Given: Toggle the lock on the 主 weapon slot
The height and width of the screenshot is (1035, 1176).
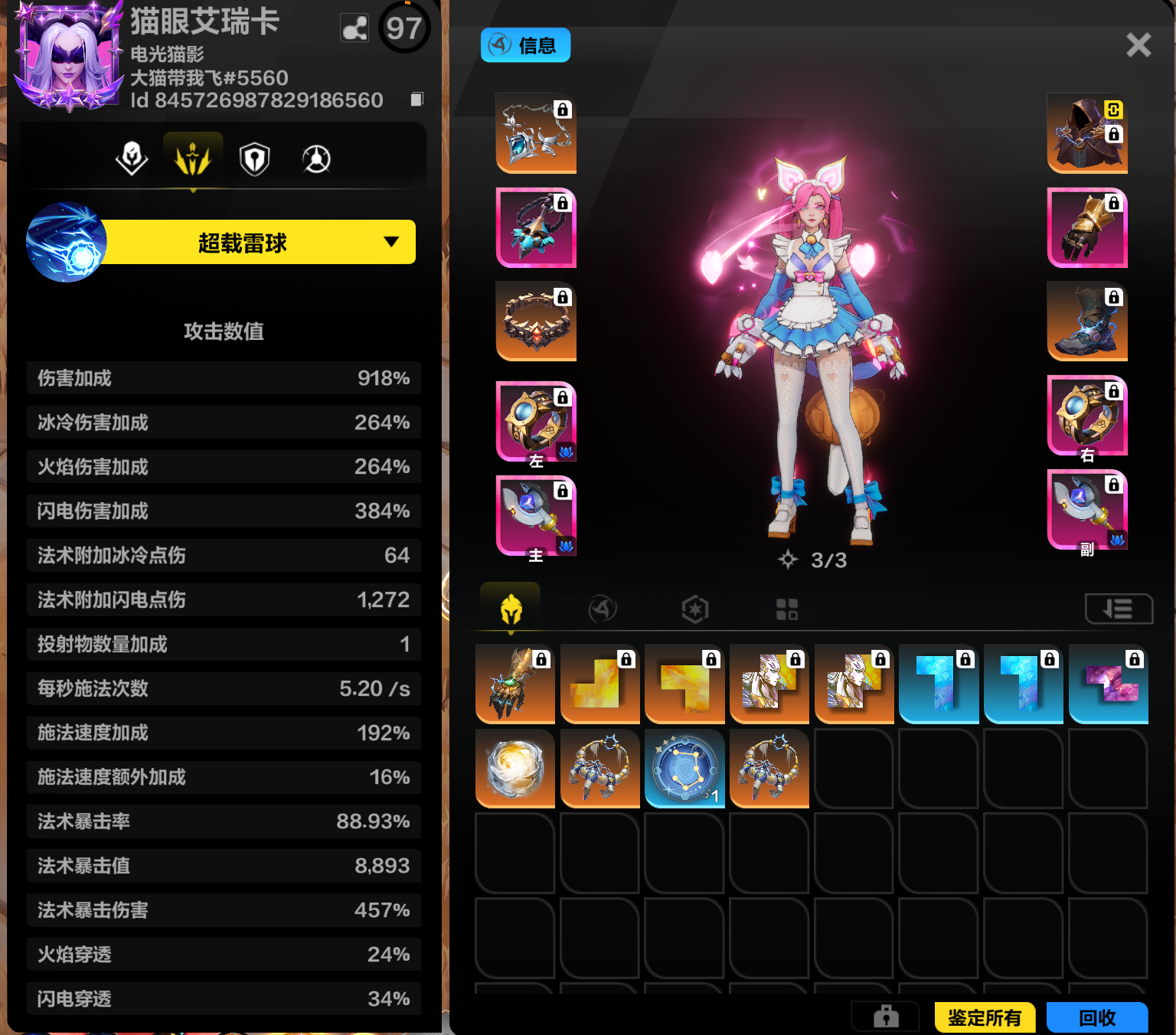Looking at the screenshot, I should coord(564,489).
